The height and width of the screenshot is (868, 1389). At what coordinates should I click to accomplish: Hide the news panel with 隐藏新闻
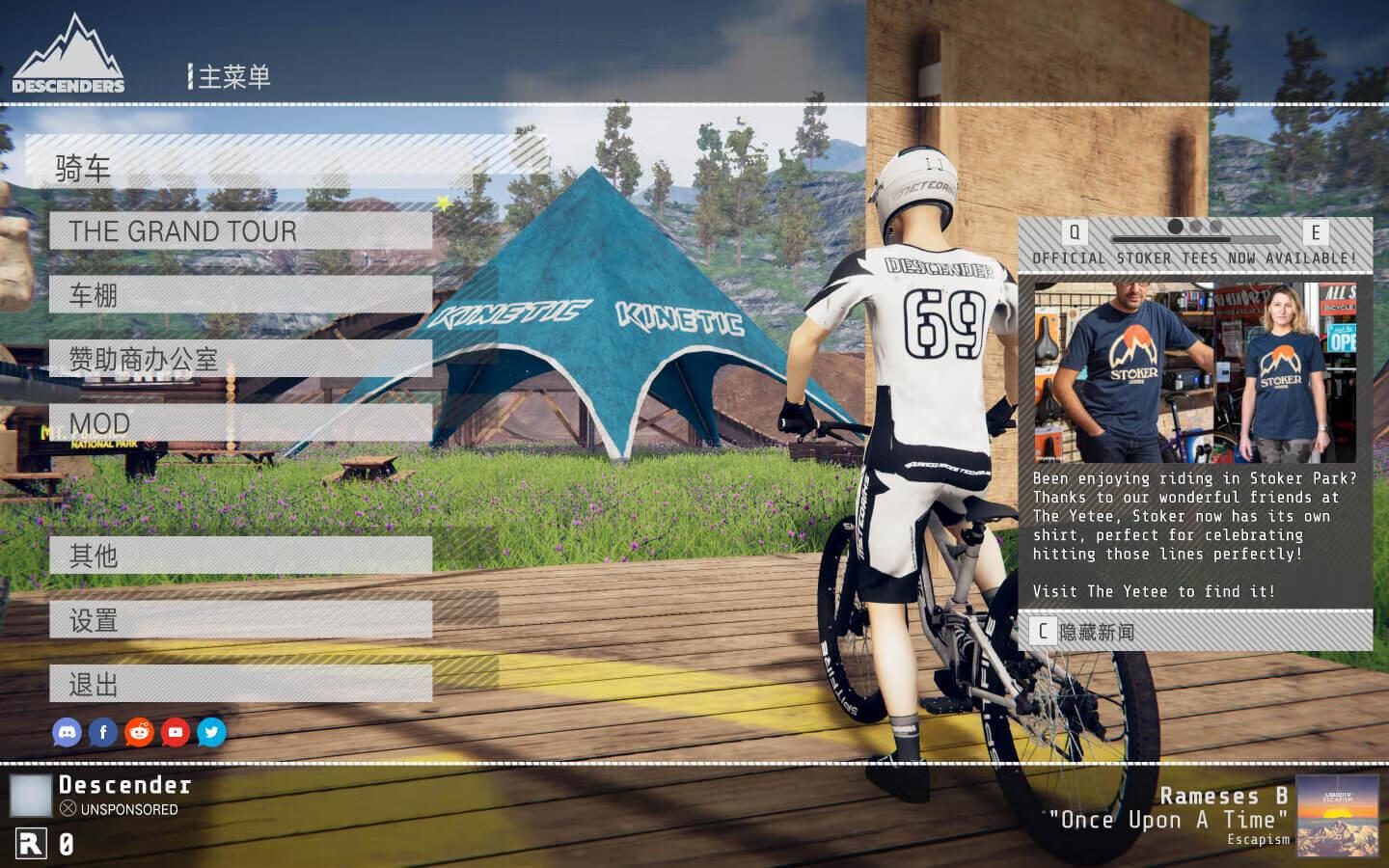tap(1194, 632)
